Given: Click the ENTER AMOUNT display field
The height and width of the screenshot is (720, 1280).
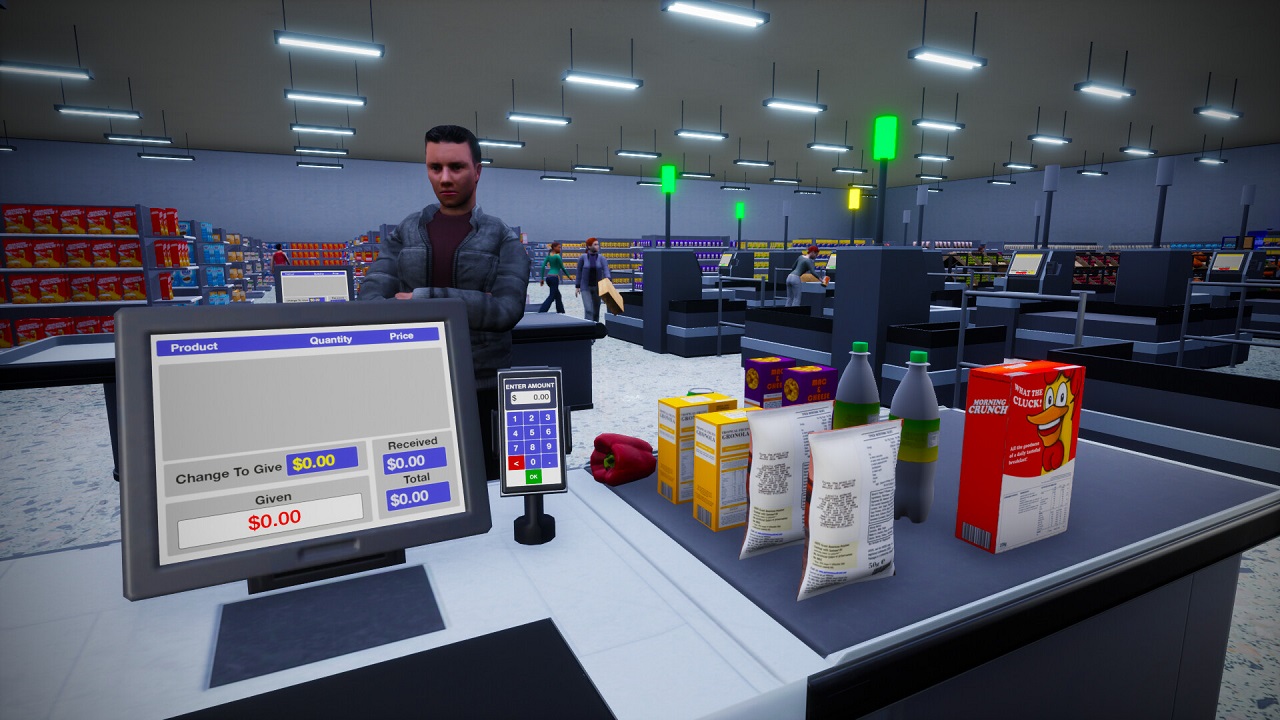Looking at the screenshot, I should pyautogui.click(x=529, y=399).
